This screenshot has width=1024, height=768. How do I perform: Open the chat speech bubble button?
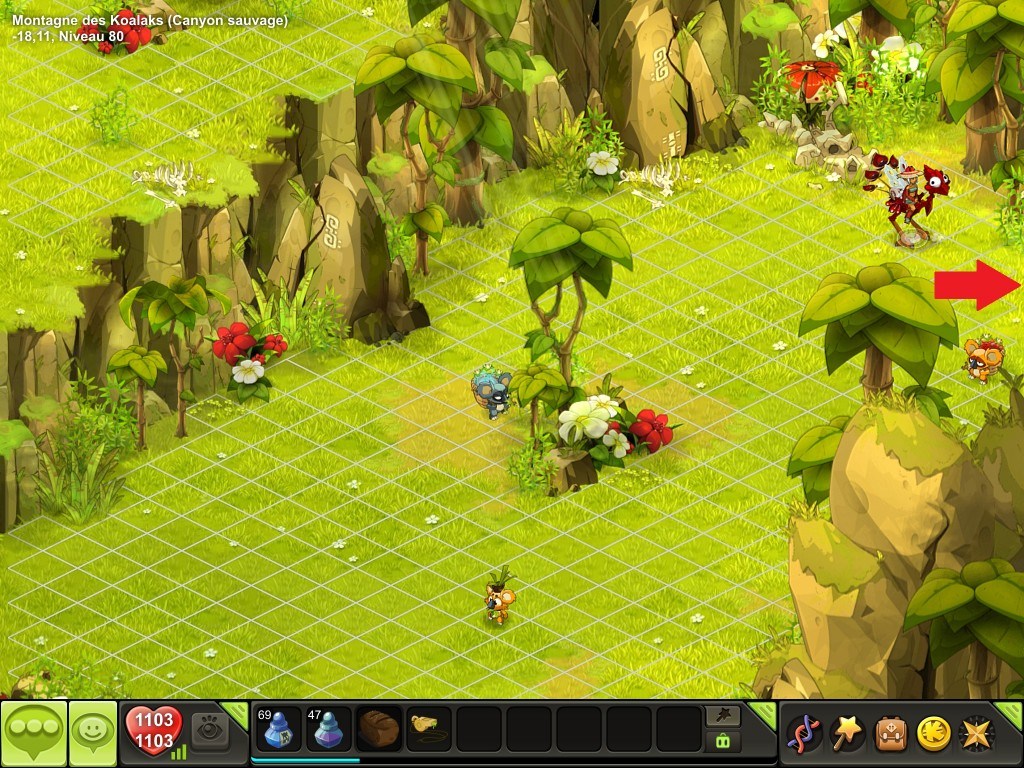point(34,733)
